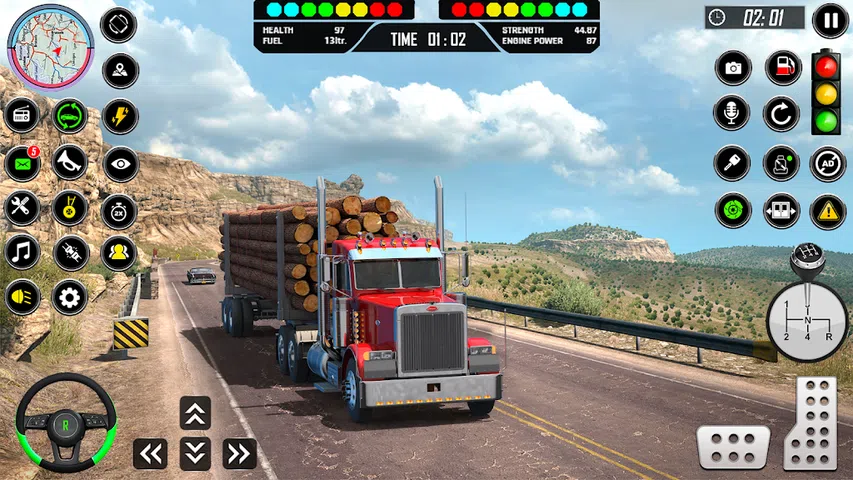Activate the lightning bolt power icon

coord(120,116)
